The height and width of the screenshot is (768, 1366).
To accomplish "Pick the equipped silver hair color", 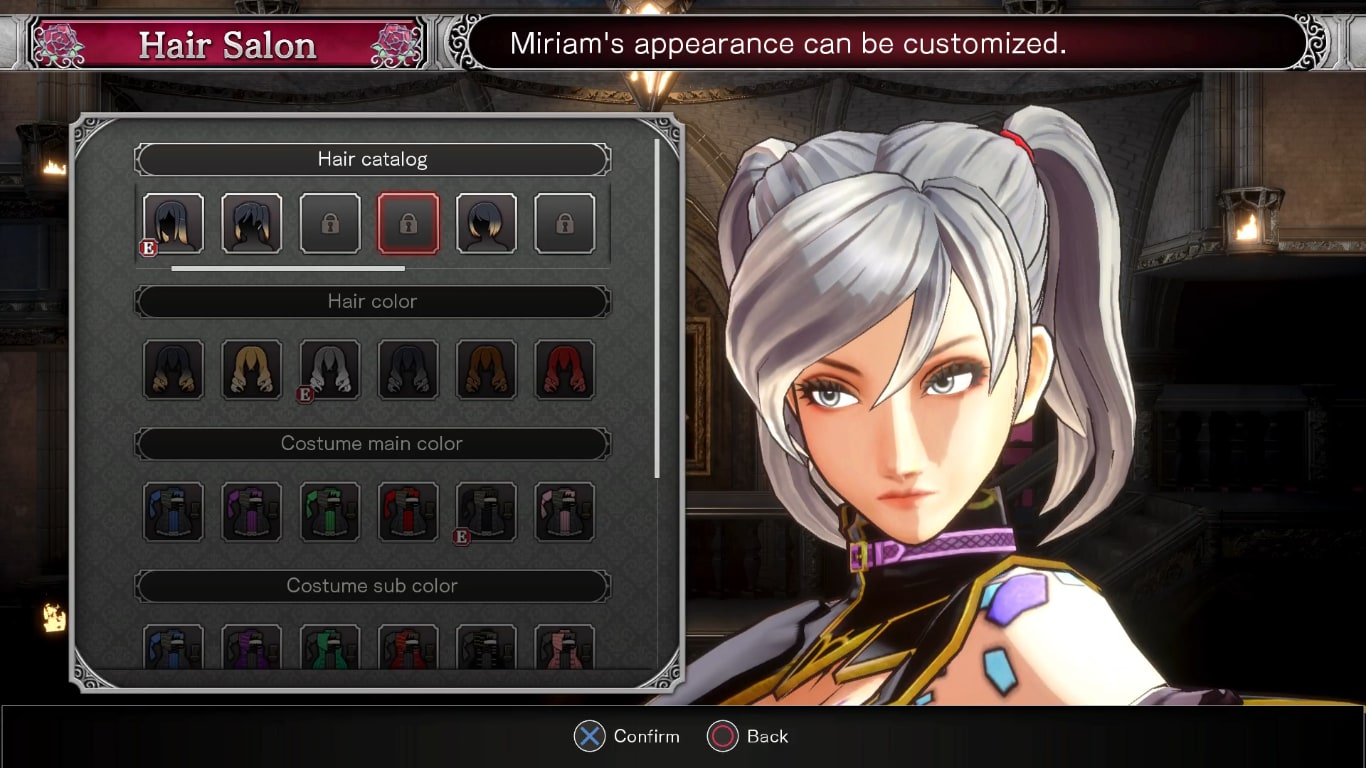I will [x=330, y=370].
